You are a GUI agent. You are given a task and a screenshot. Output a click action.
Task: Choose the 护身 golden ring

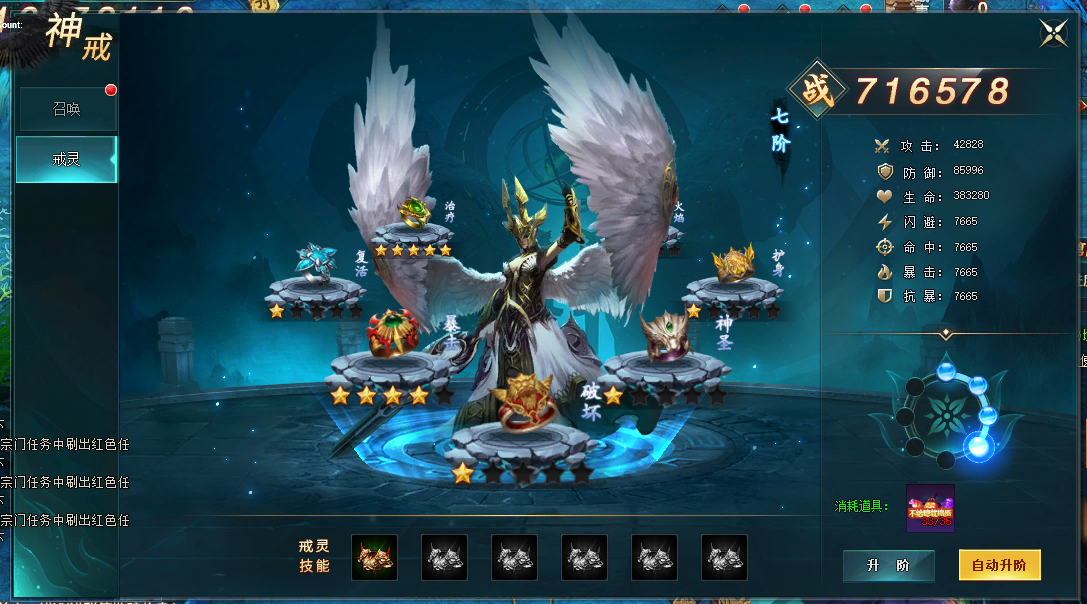click(x=733, y=265)
